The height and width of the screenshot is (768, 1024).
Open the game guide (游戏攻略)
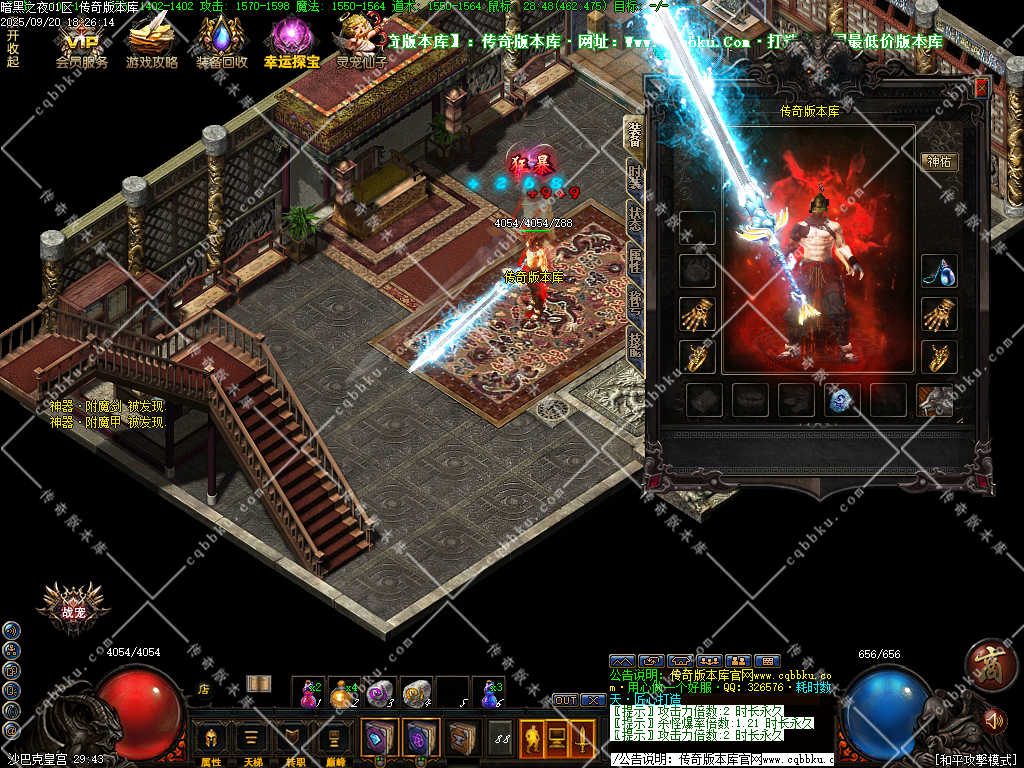point(151,43)
